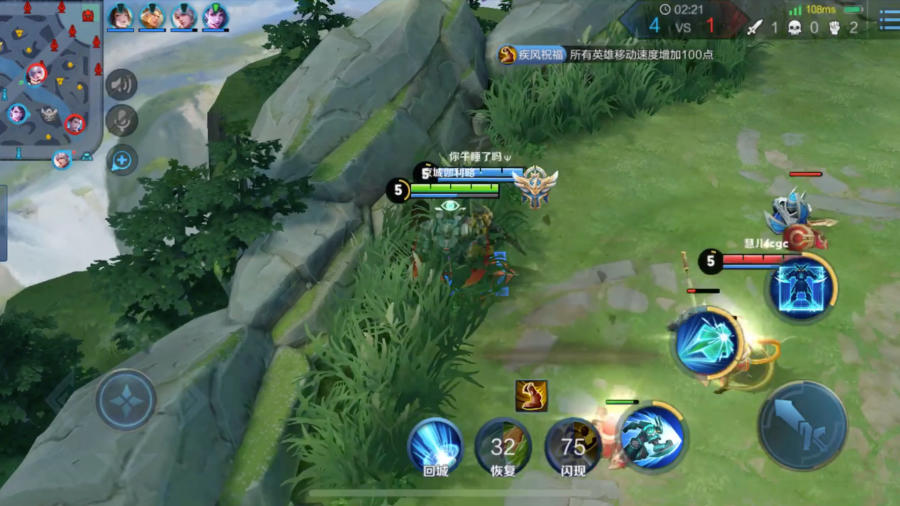Screen dimensions: 900x506
Task: Use the 恢复 restore skill
Action: tap(503, 446)
